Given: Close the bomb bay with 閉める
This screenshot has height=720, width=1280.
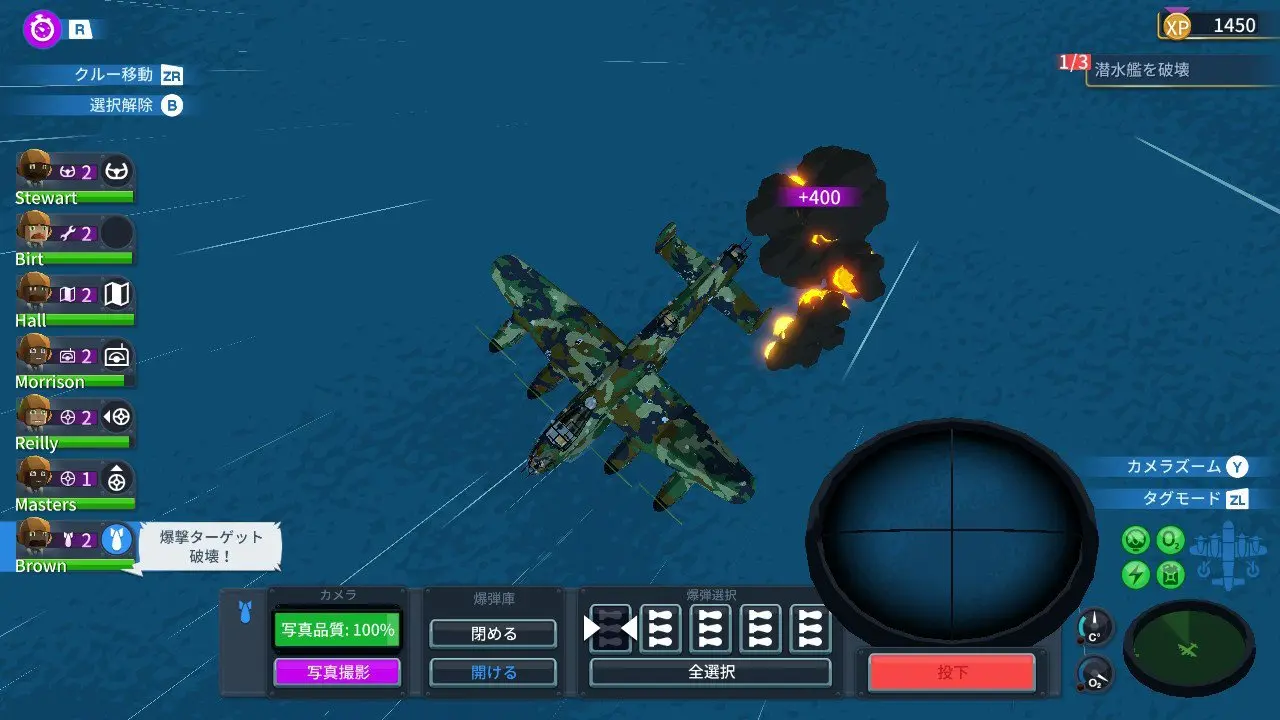Looking at the screenshot, I should [x=492, y=634].
